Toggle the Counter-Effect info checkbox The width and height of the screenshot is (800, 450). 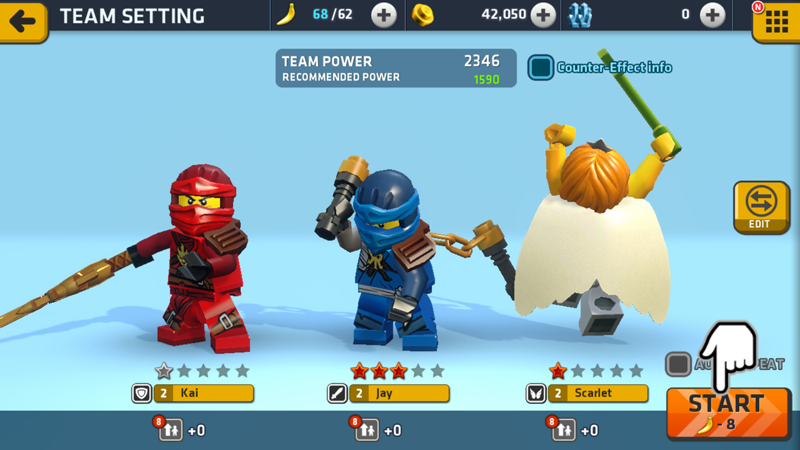click(541, 67)
